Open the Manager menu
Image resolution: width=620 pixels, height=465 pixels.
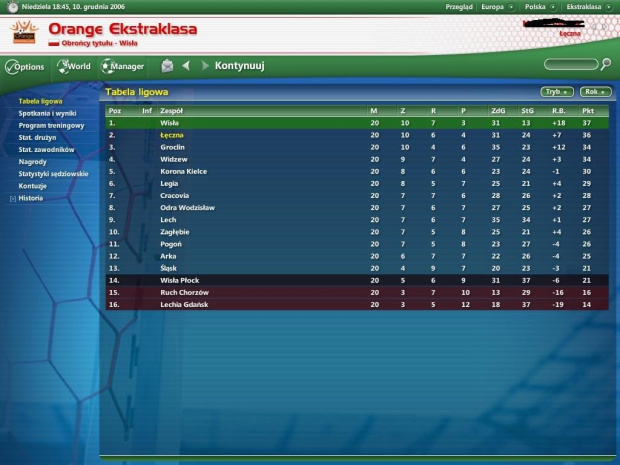pos(123,66)
